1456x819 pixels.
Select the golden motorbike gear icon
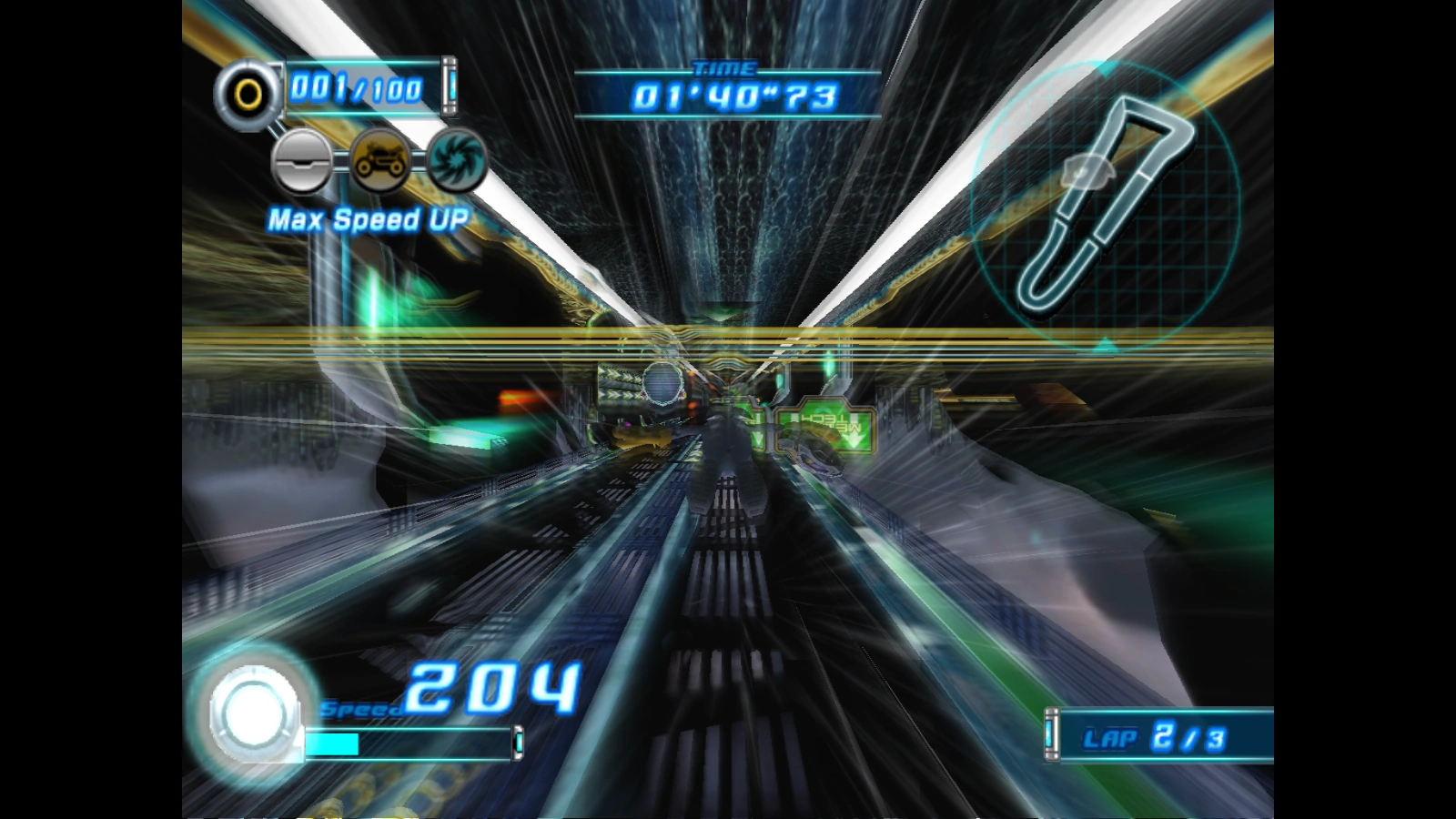[379, 160]
